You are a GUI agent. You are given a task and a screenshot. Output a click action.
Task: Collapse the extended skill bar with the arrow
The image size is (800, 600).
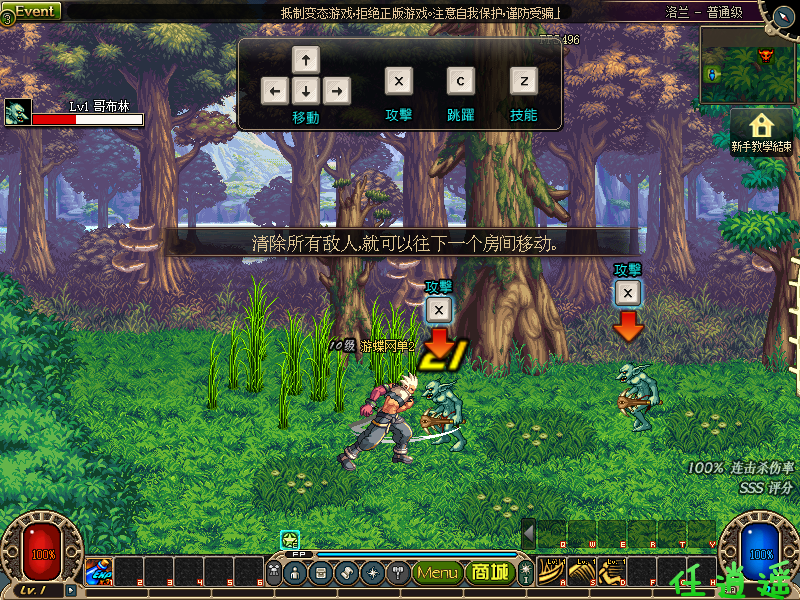tap(529, 533)
